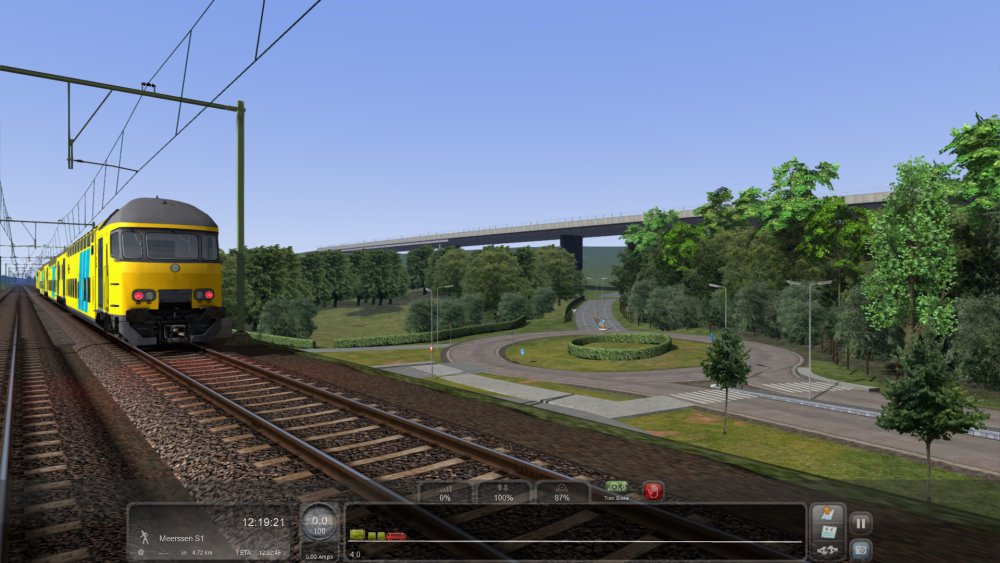The image size is (1000, 563).
Task: Click the red emergency brake button
Action: click(x=653, y=491)
